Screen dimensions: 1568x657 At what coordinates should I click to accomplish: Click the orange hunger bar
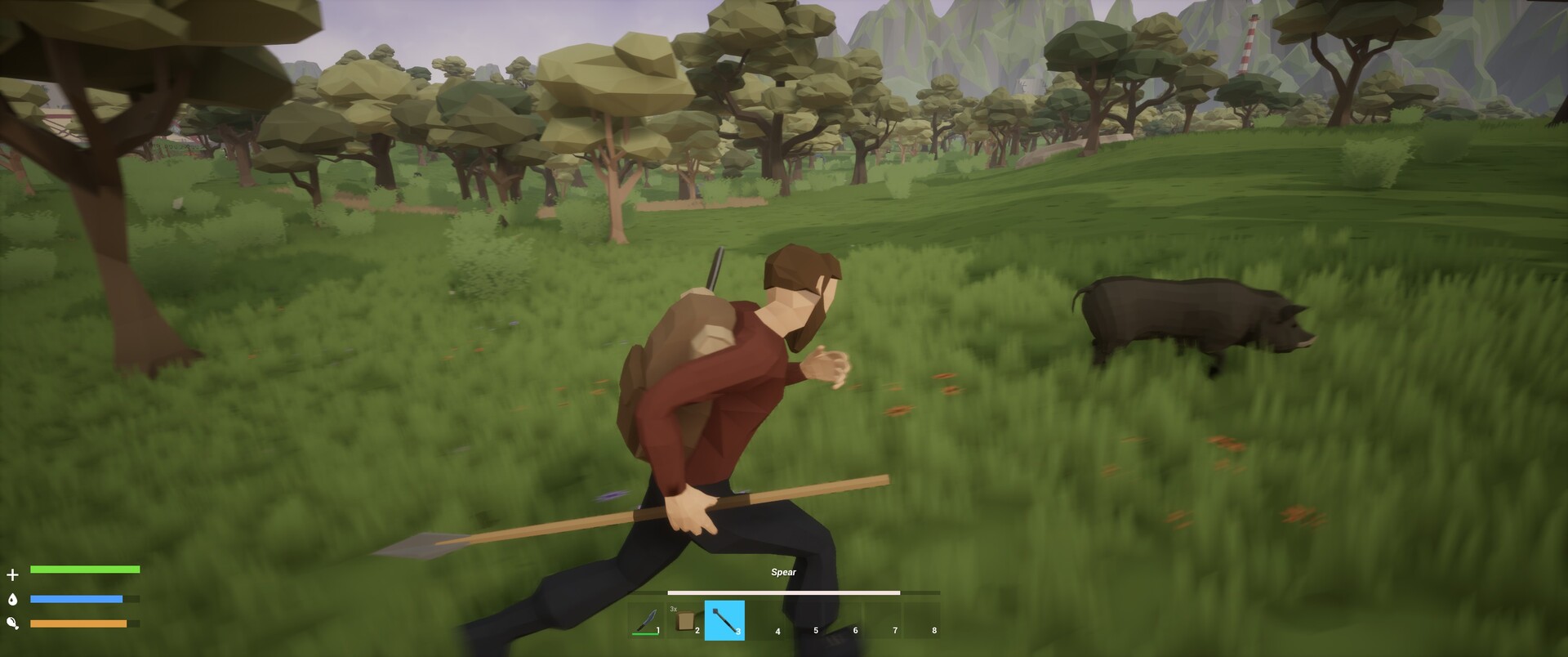pos(79,622)
